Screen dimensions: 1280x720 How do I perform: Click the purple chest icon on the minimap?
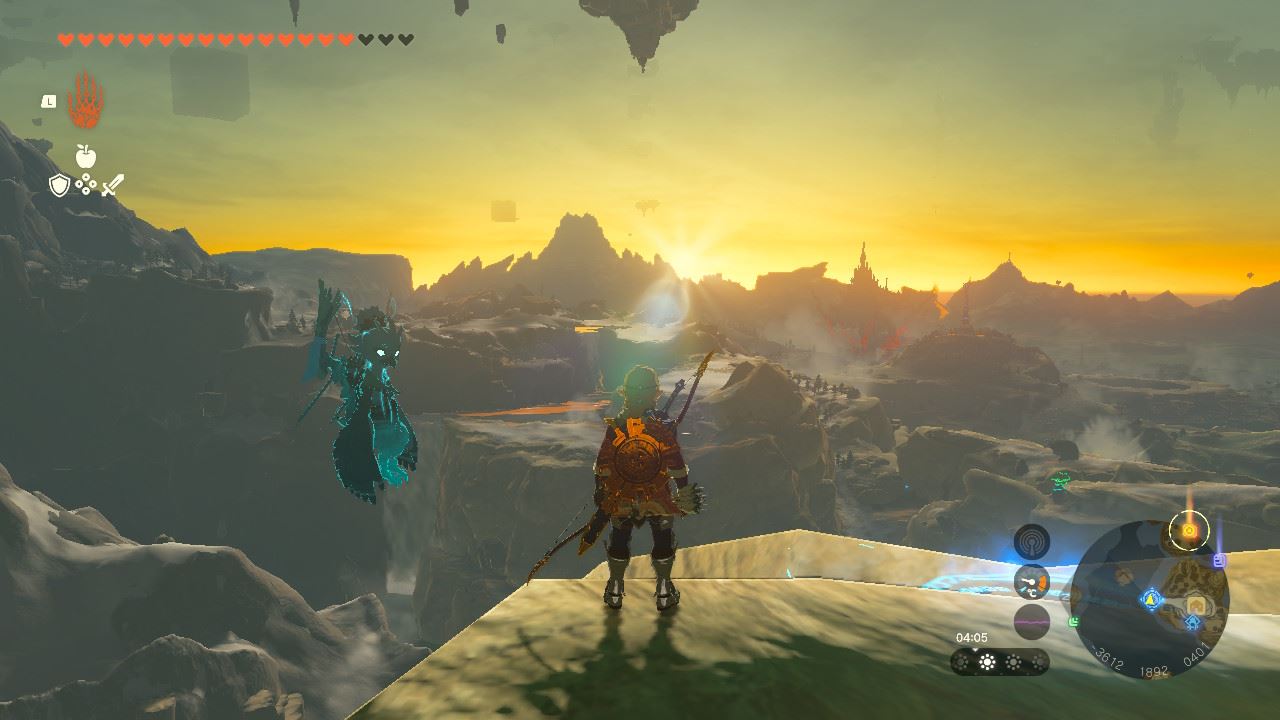(1218, 560)
